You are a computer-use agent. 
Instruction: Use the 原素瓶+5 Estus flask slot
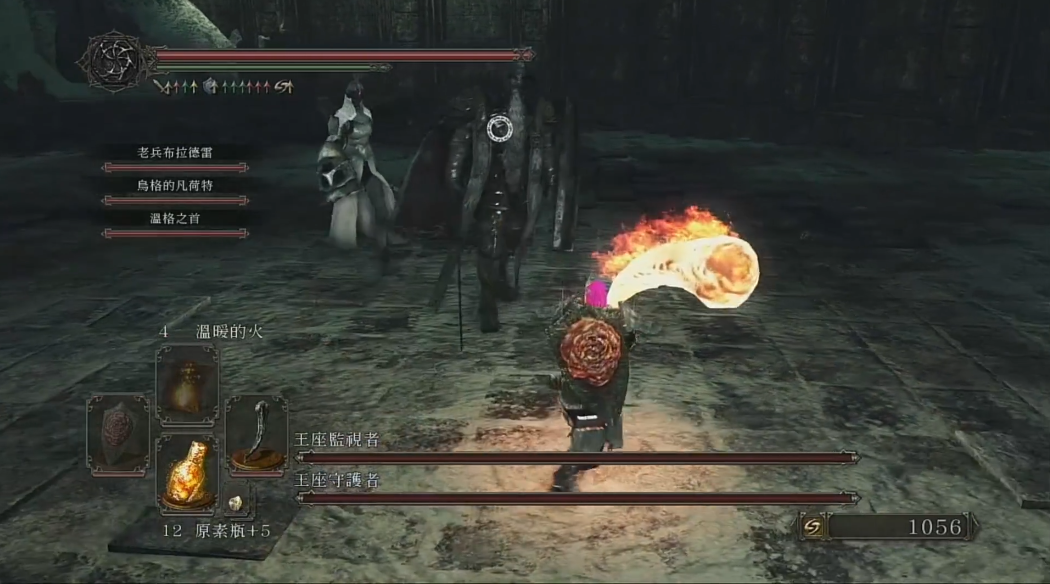click(x=187, y=473)
